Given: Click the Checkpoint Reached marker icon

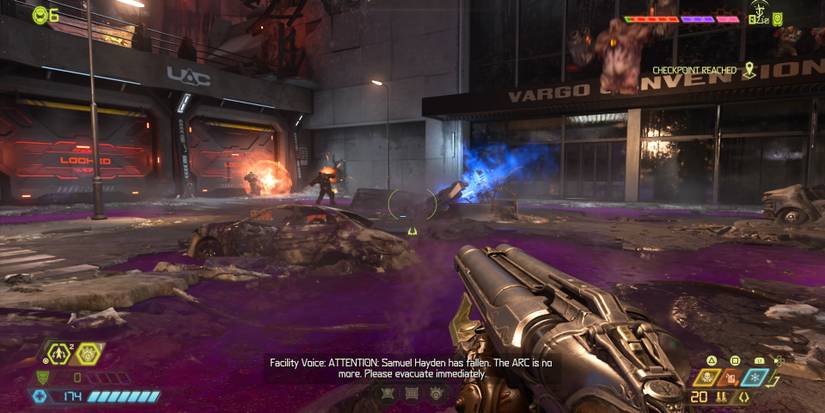Looking at the screenshot, I should point(748,70).
